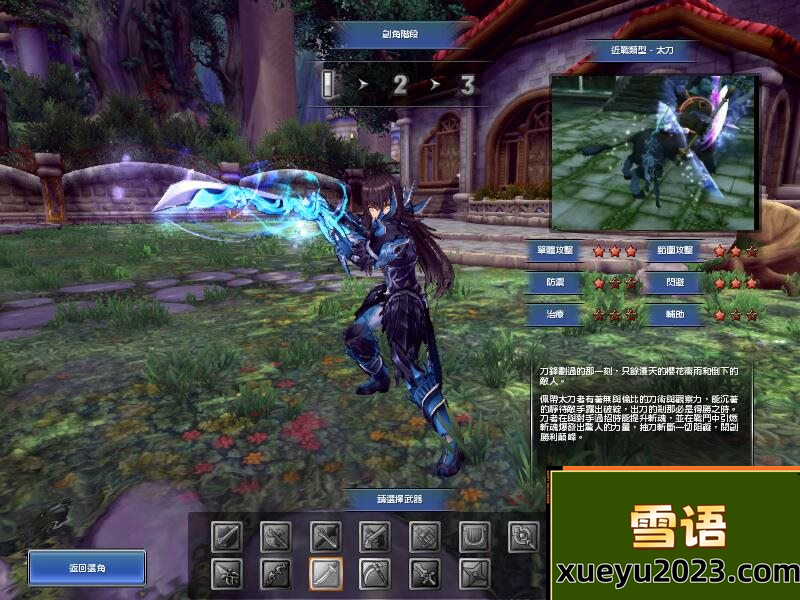Open the katana combat preview video
This screenshot has height=600, width=800.
click(653, 153)
